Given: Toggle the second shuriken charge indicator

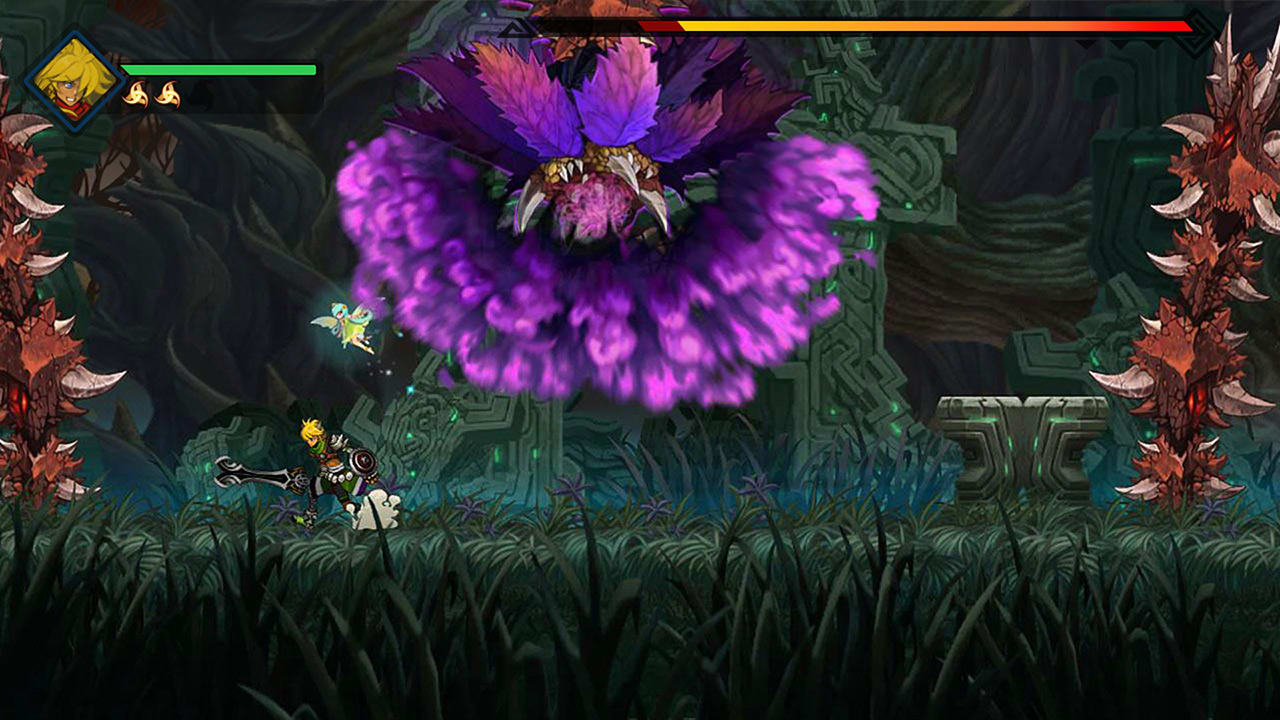Looking at the screenshot, I should pos(168,92).
